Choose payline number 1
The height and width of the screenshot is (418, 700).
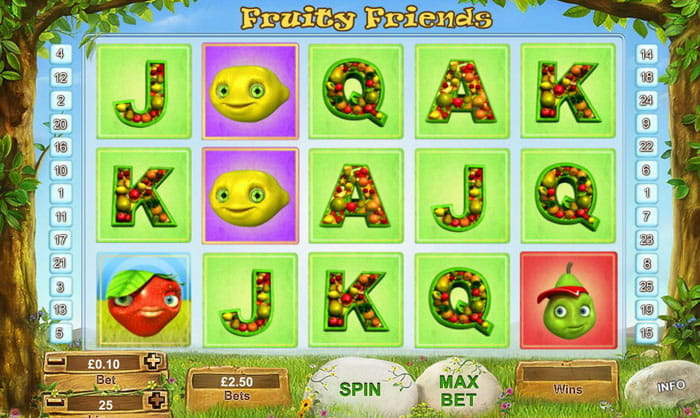[61, 192]
